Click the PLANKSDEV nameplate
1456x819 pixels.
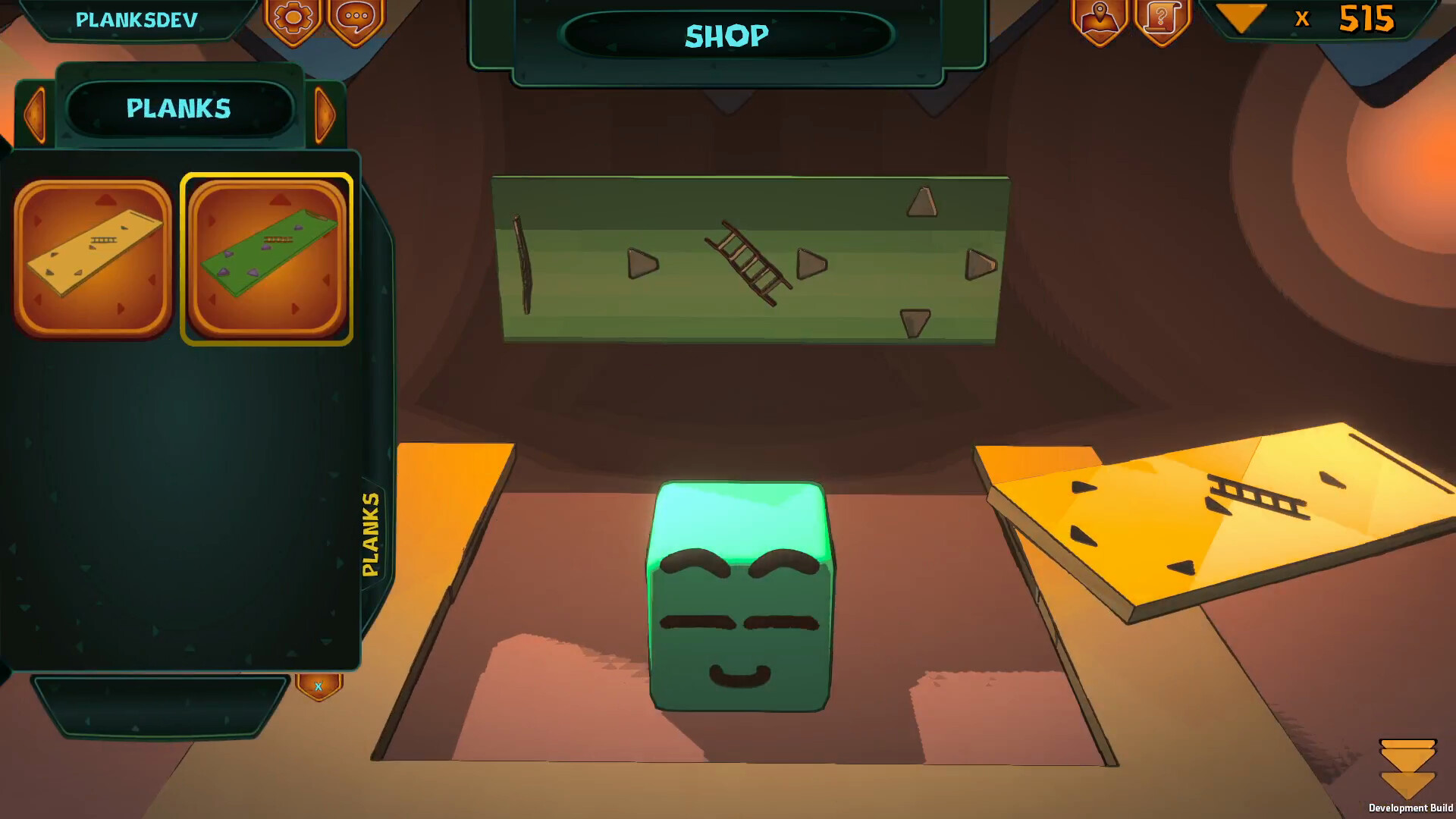click(x=136, y=20)
